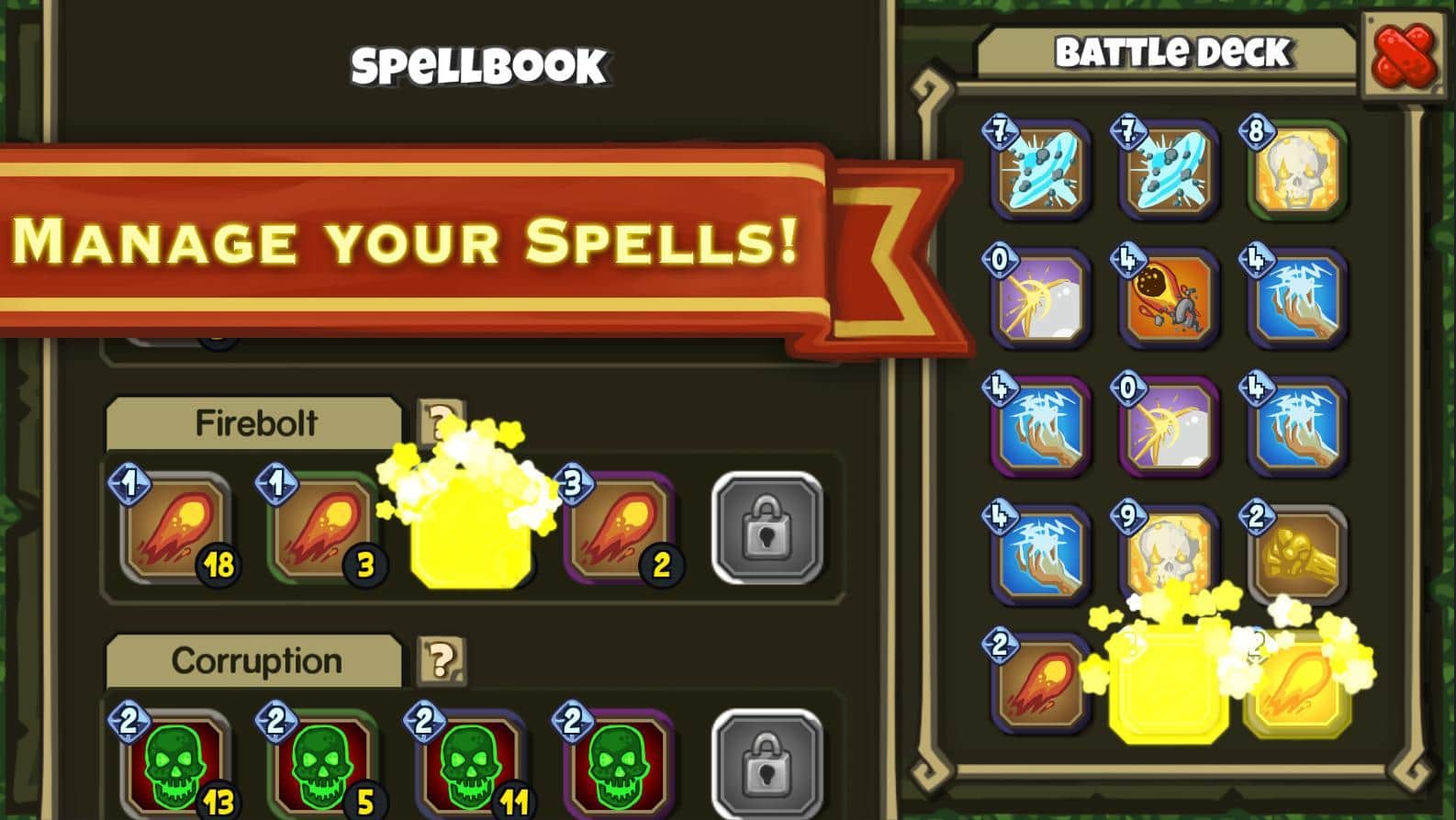
Task: Choose the Firebolt card with 3 copies
Action: tap(324, 531)
